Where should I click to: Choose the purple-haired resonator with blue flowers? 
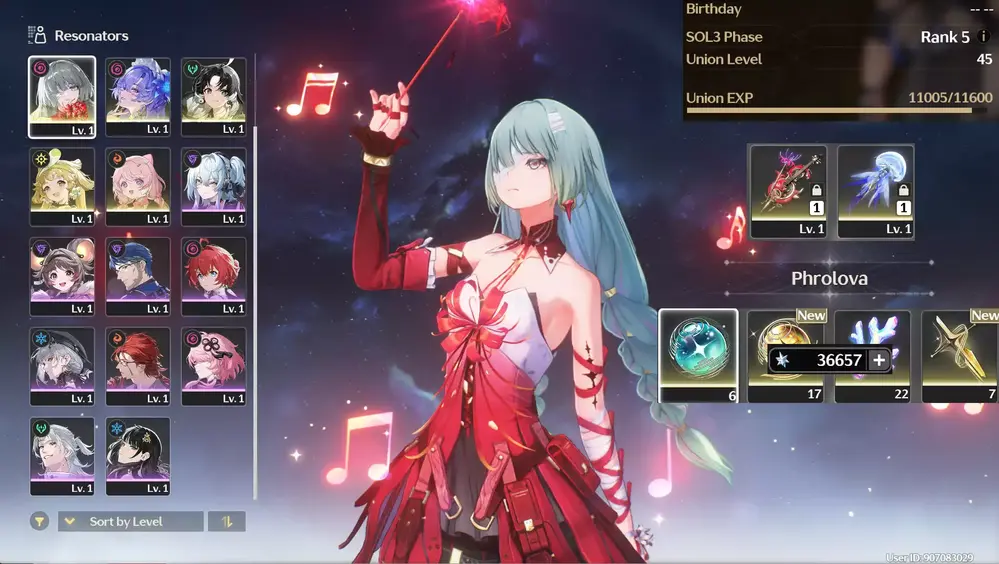point(138,96)
